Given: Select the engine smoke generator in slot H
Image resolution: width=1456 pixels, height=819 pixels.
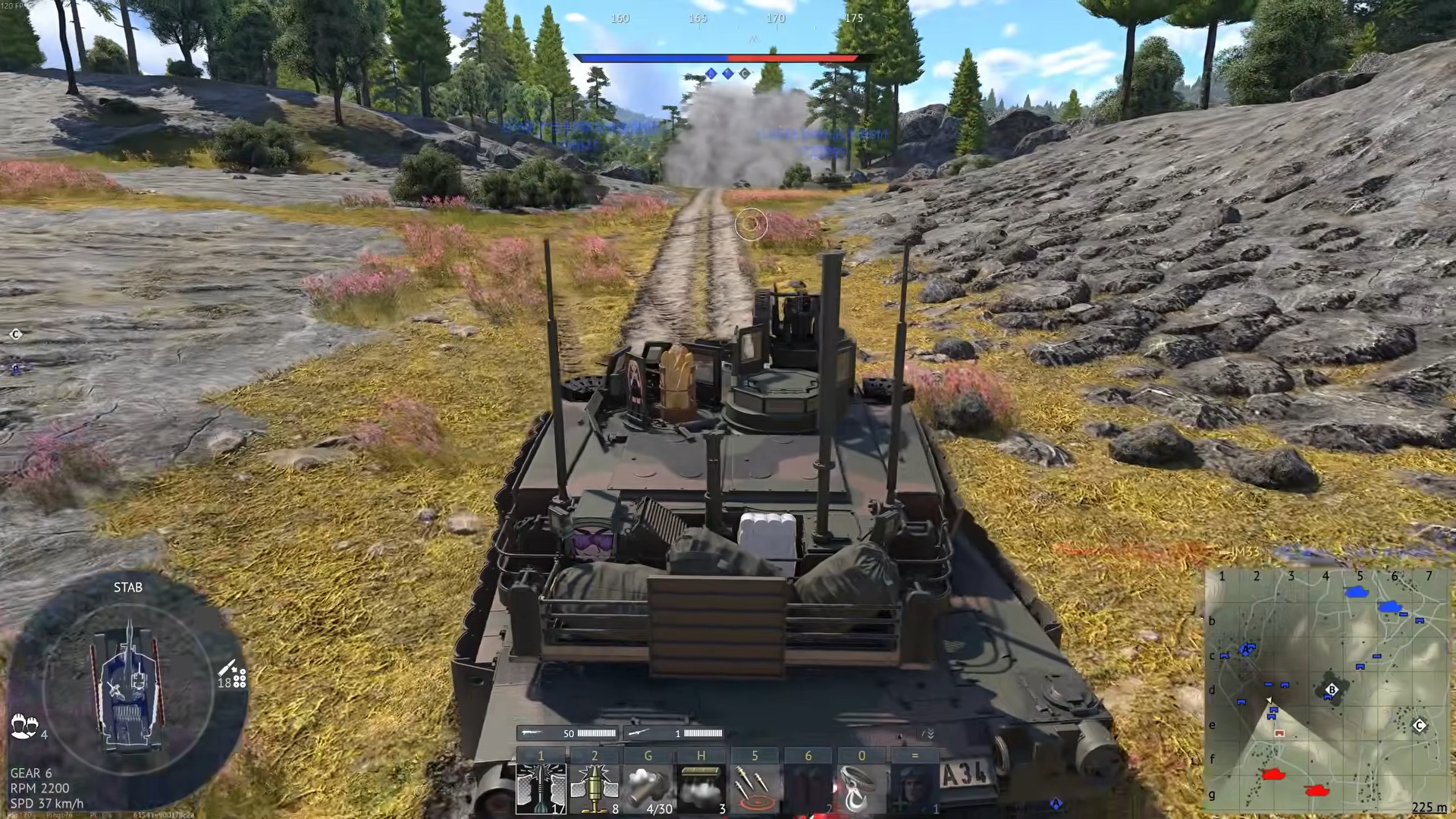Looking at the screenshot, I should point(701,786).
